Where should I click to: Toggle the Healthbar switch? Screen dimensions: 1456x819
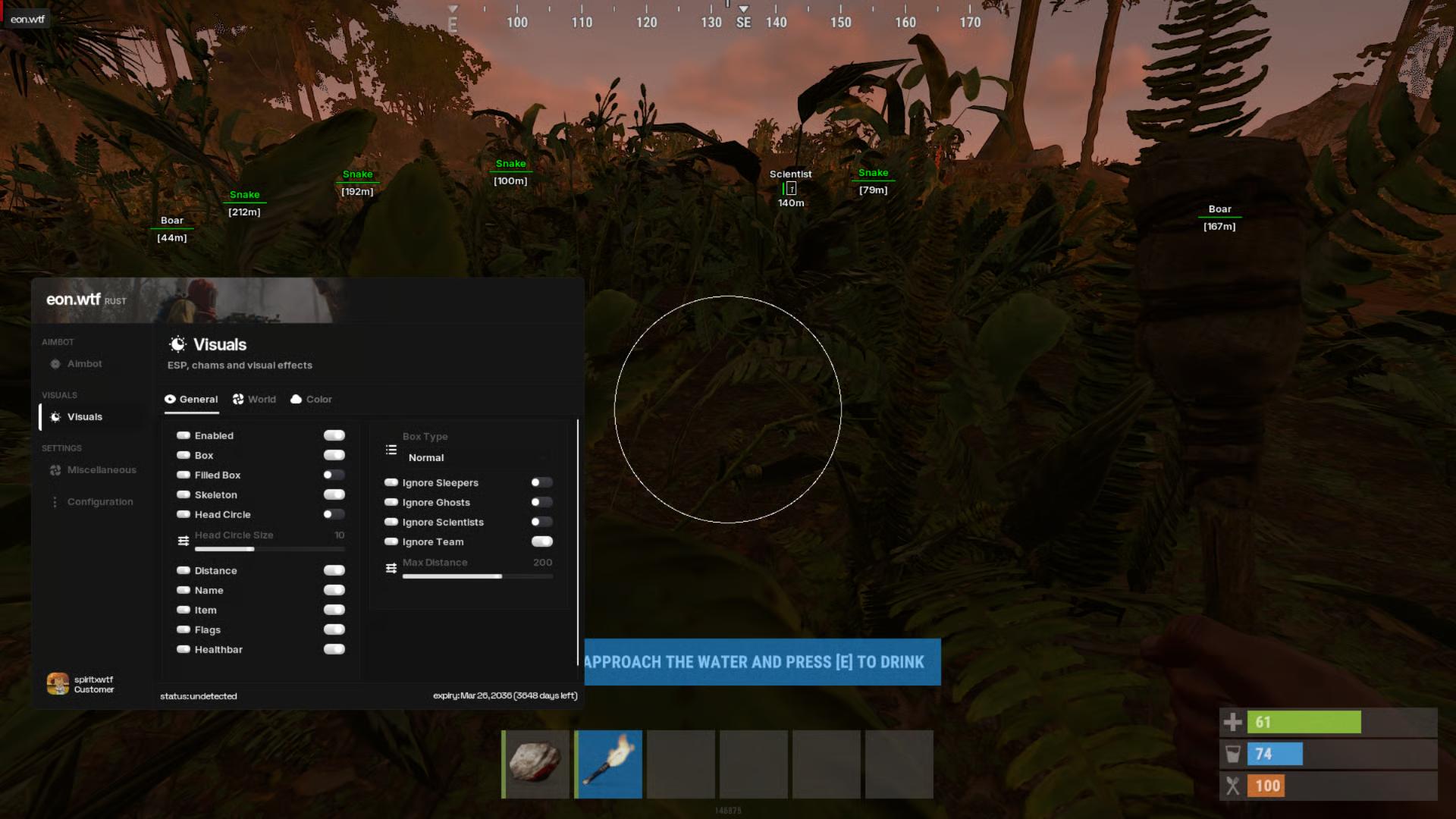pos(334,650)
